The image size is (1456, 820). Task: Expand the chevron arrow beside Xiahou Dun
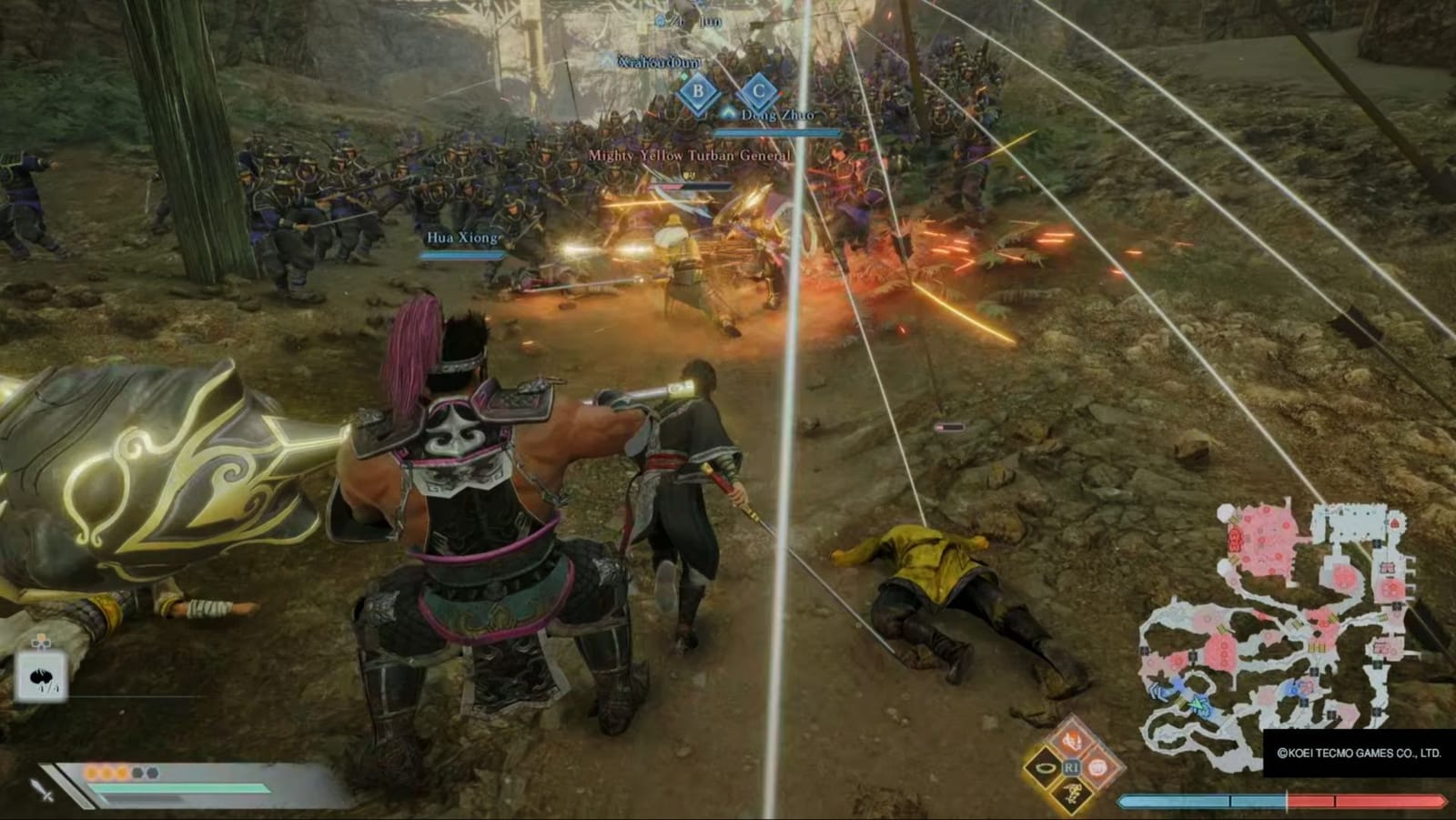tap(606, 59)
